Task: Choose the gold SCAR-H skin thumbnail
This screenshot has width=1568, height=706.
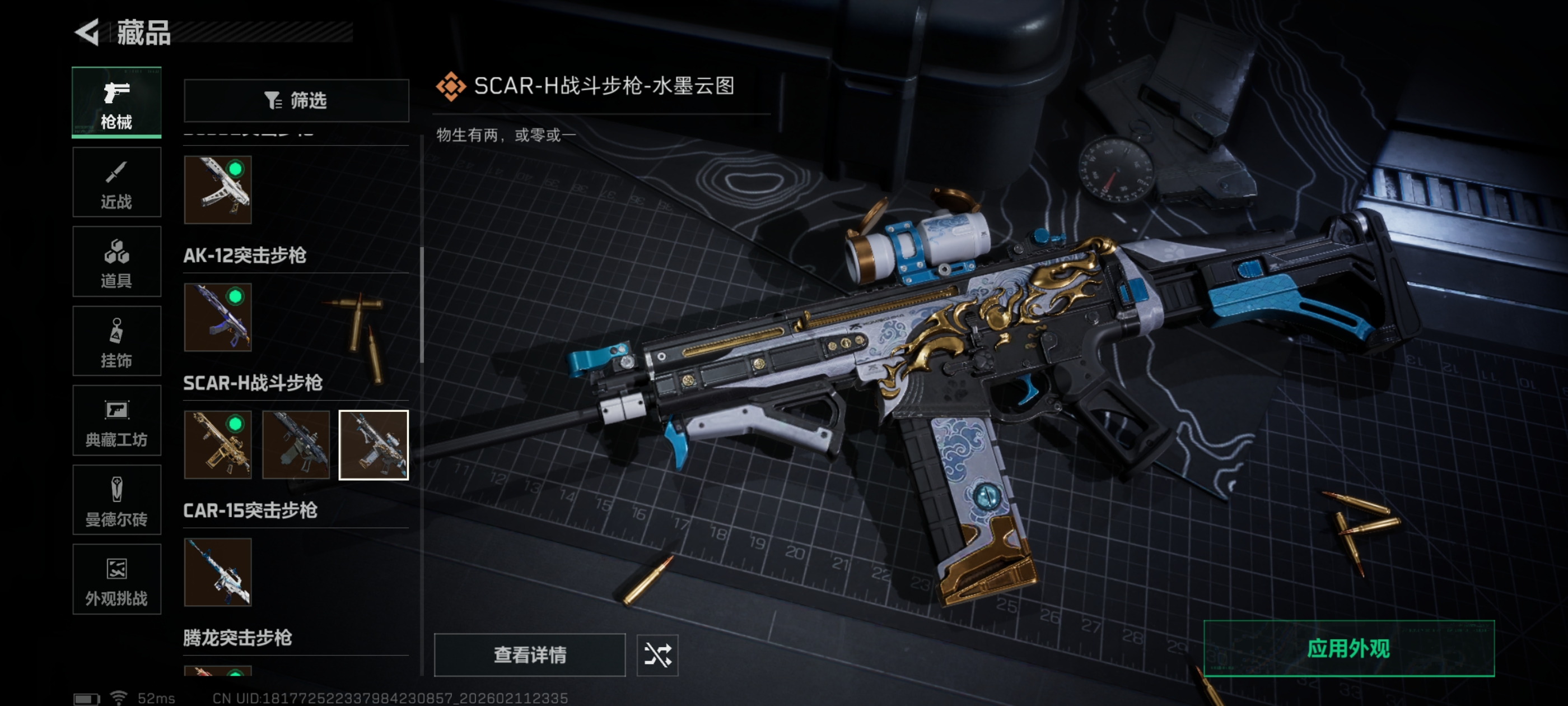Action: (218, 445)
